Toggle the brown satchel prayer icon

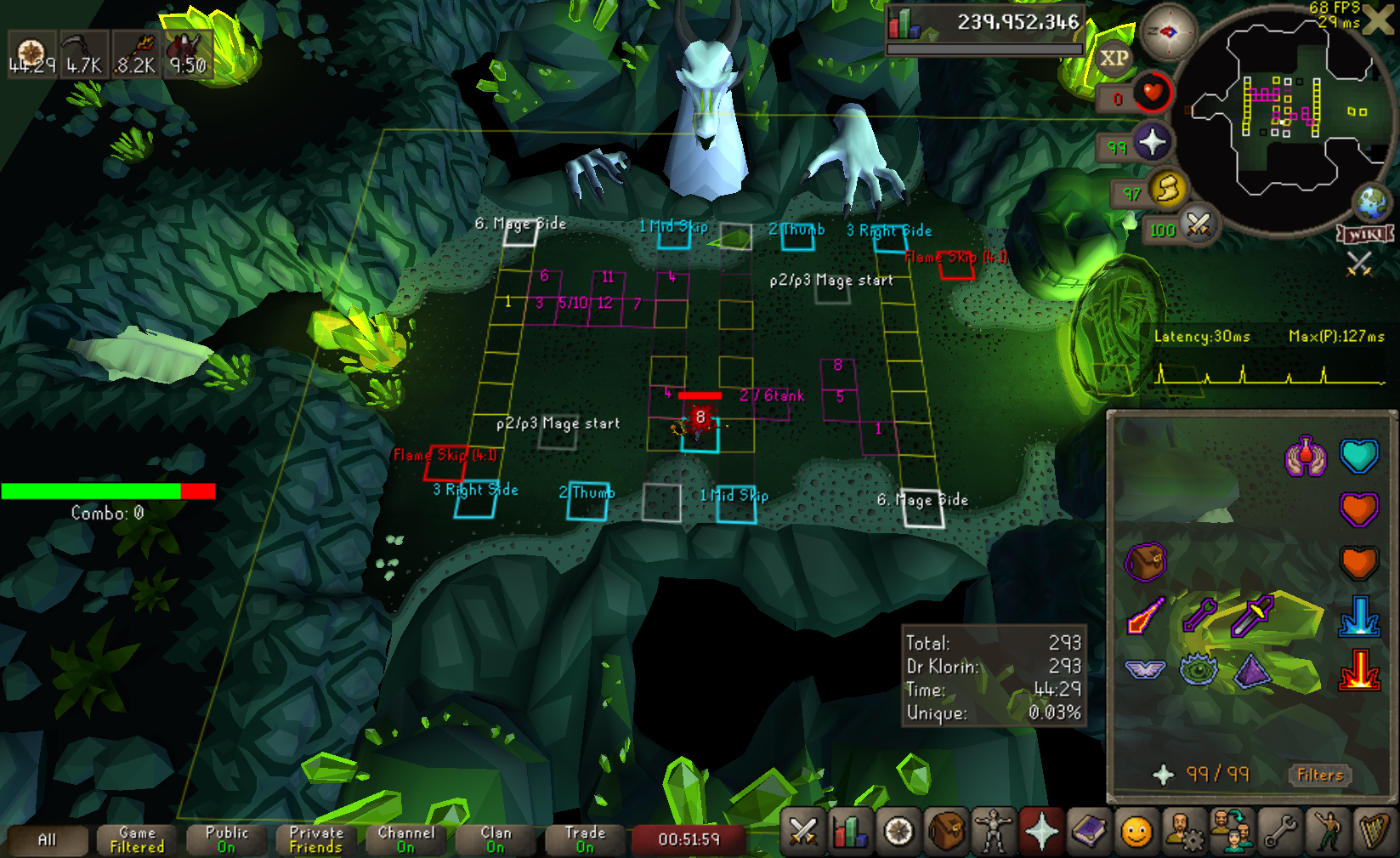click(x=1145, y=562)
